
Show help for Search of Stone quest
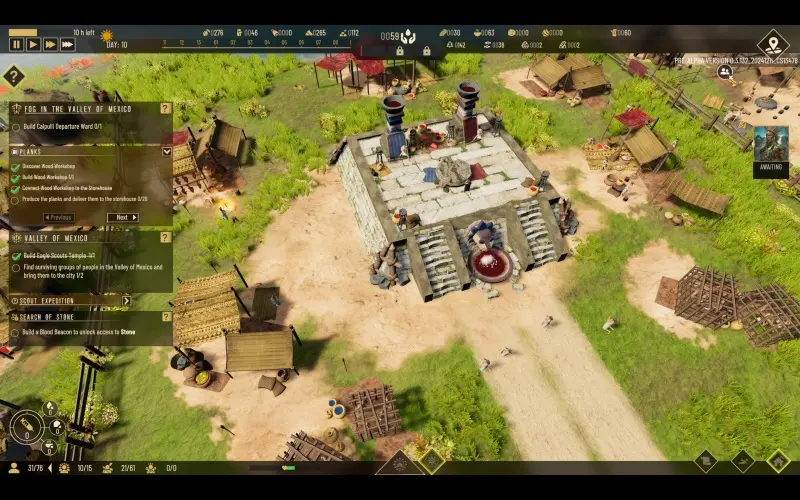coord(166,316)
